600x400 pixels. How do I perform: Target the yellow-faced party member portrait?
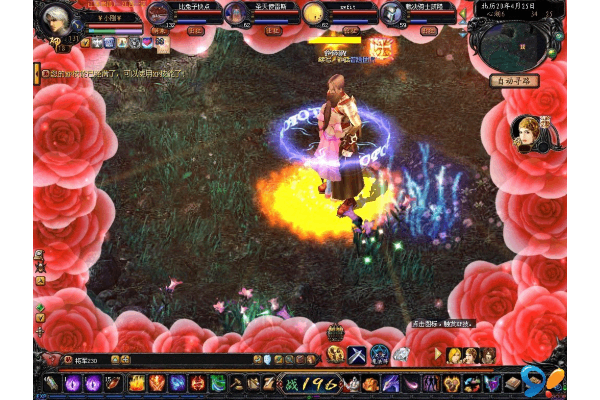(x=314, y=14)
